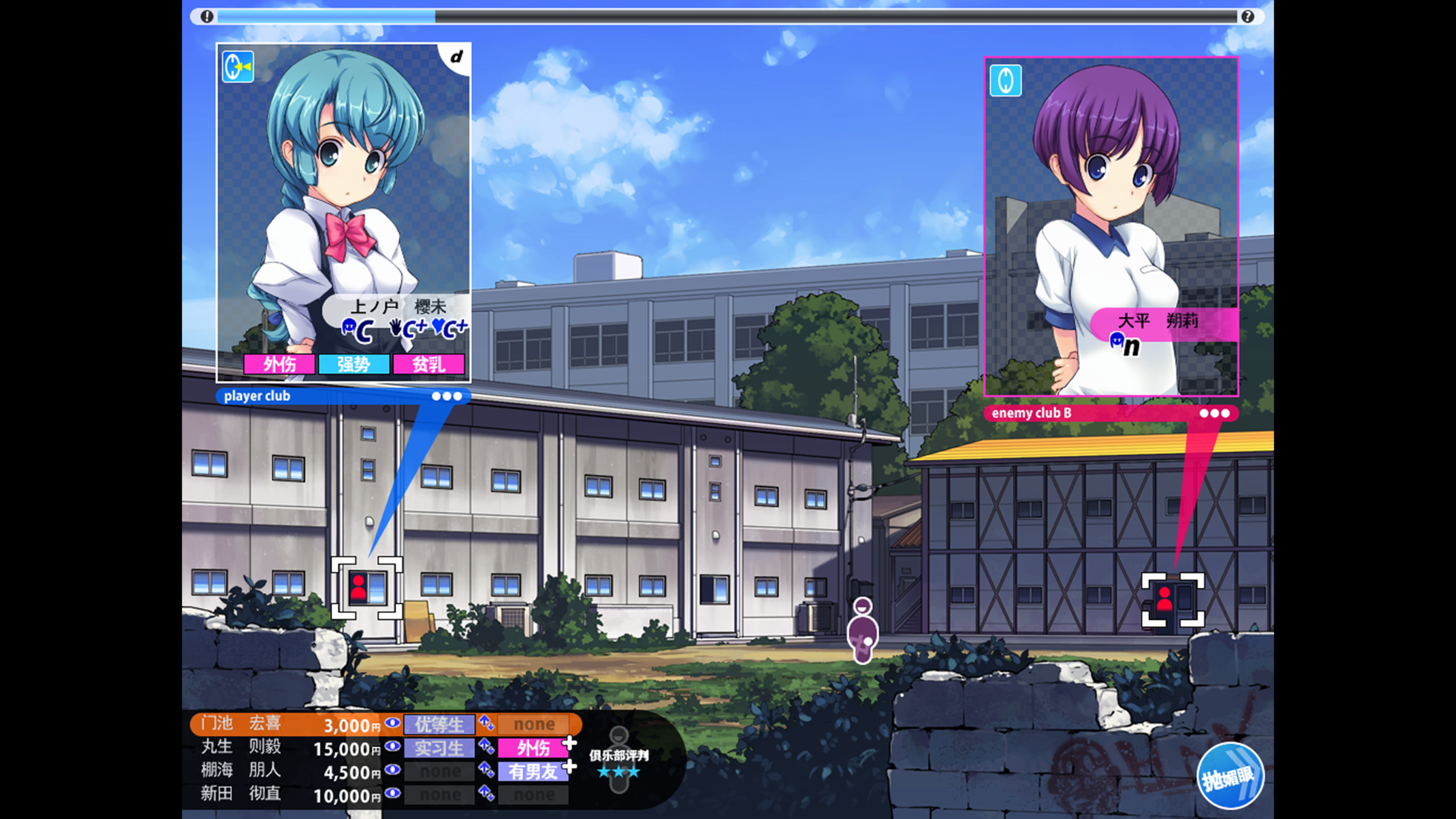
Task: Click the exclamation mark icon on top bar
Action: [207, 16]
